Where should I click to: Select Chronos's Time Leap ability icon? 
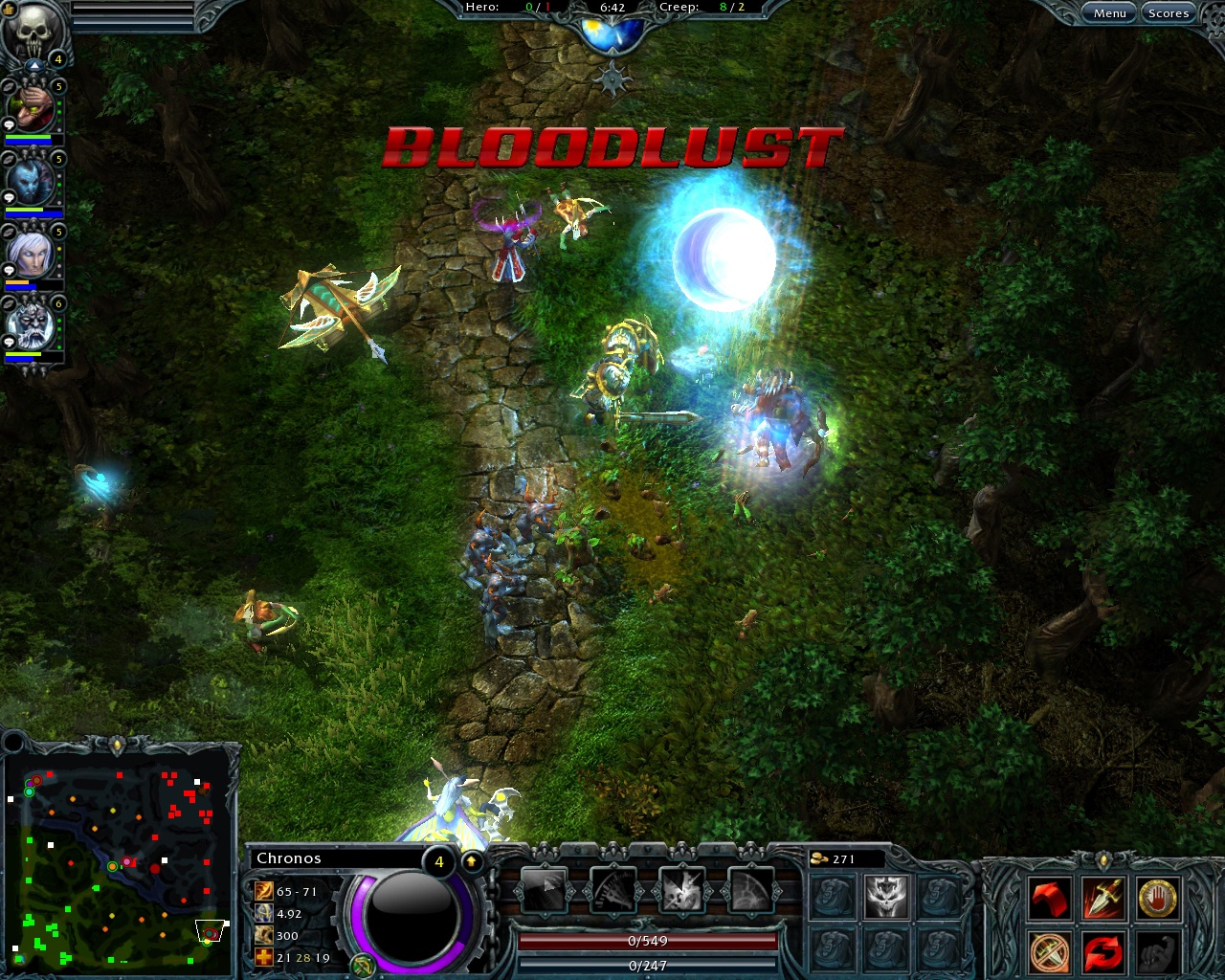(x=544, y=892)
